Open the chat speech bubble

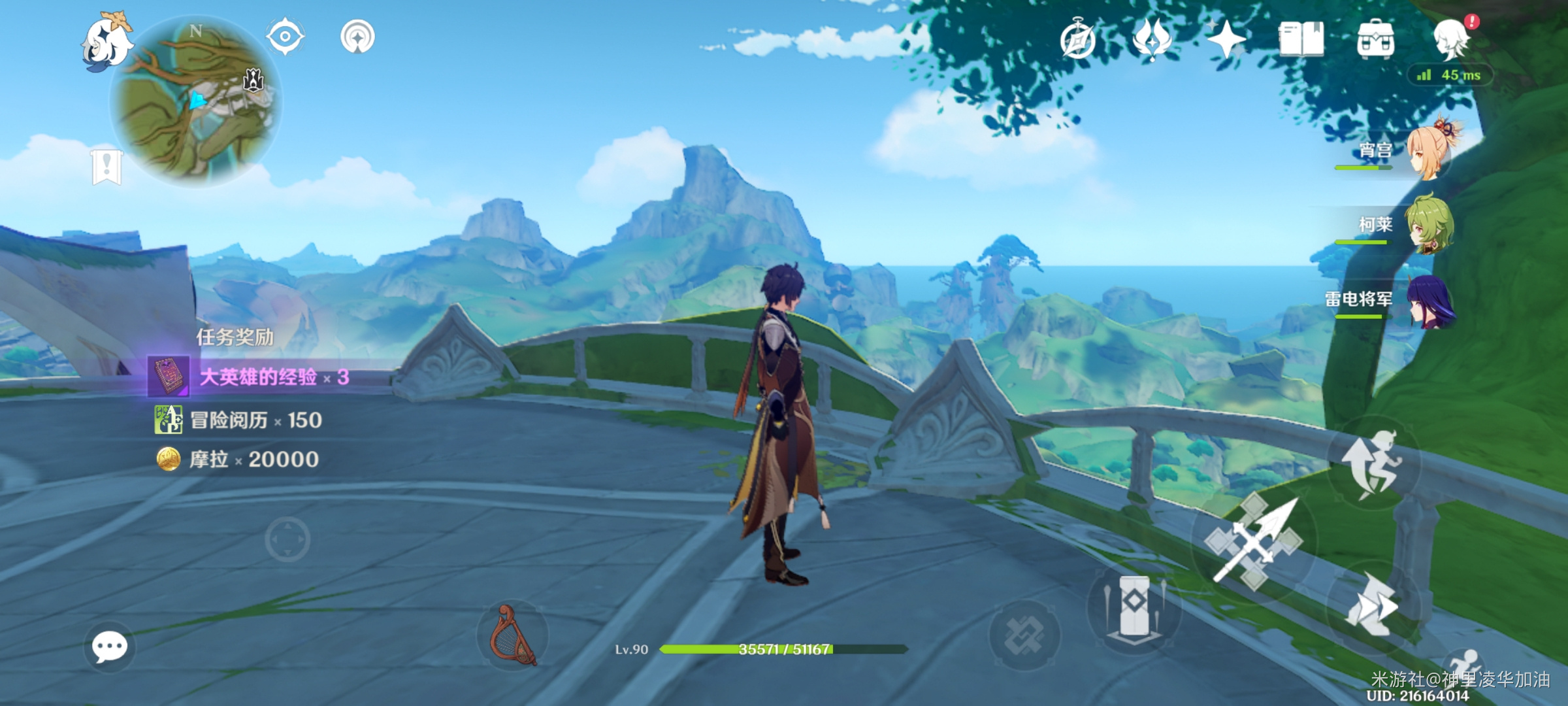point(109,647)
